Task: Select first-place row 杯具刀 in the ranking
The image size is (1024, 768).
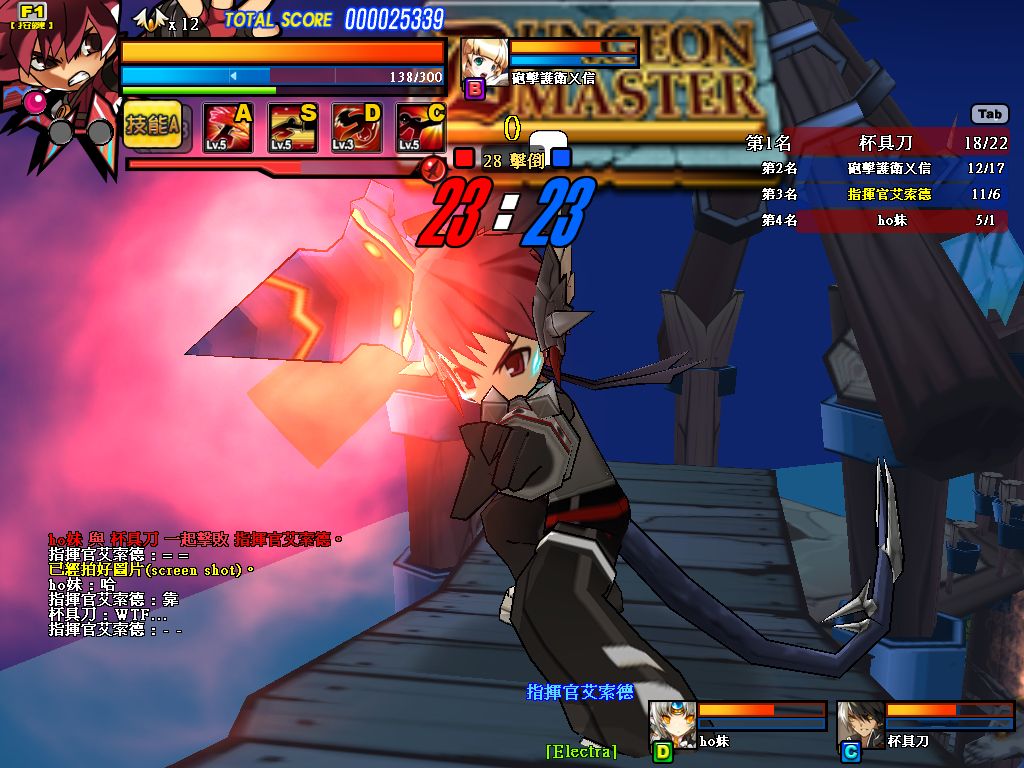Action: (x=880, y=143)
